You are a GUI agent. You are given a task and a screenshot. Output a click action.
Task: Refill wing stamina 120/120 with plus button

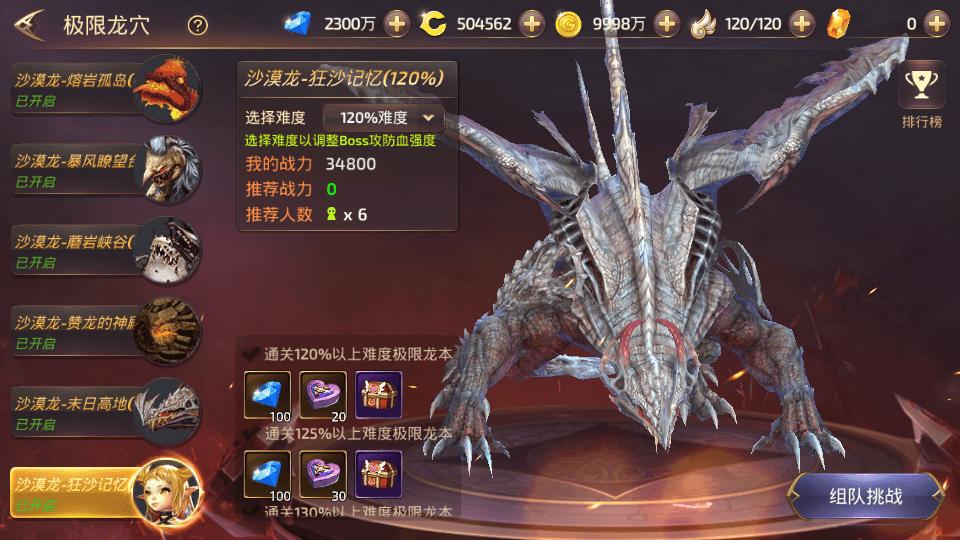pyautogui.click(x=798, y=24)
